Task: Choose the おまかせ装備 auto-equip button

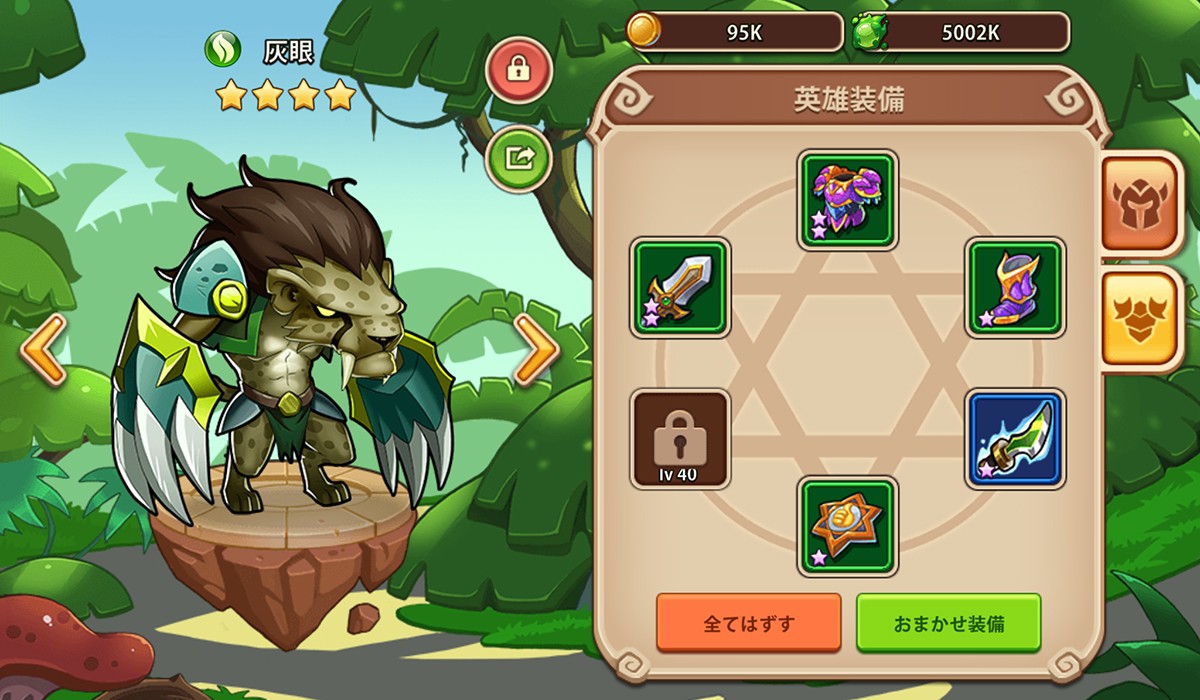Action: pyautogui.click(x=948, y=623)
